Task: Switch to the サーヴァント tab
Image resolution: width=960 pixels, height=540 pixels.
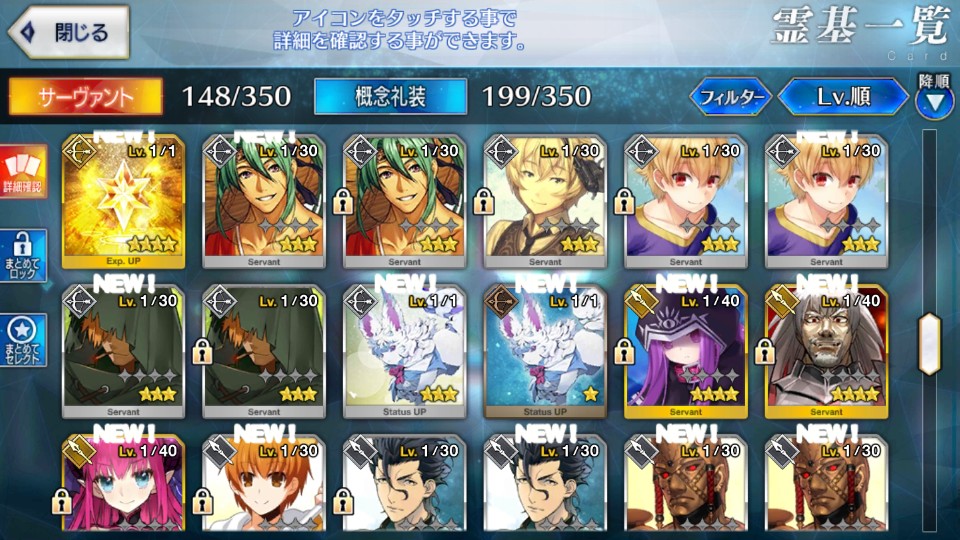Action: (86, 96)
